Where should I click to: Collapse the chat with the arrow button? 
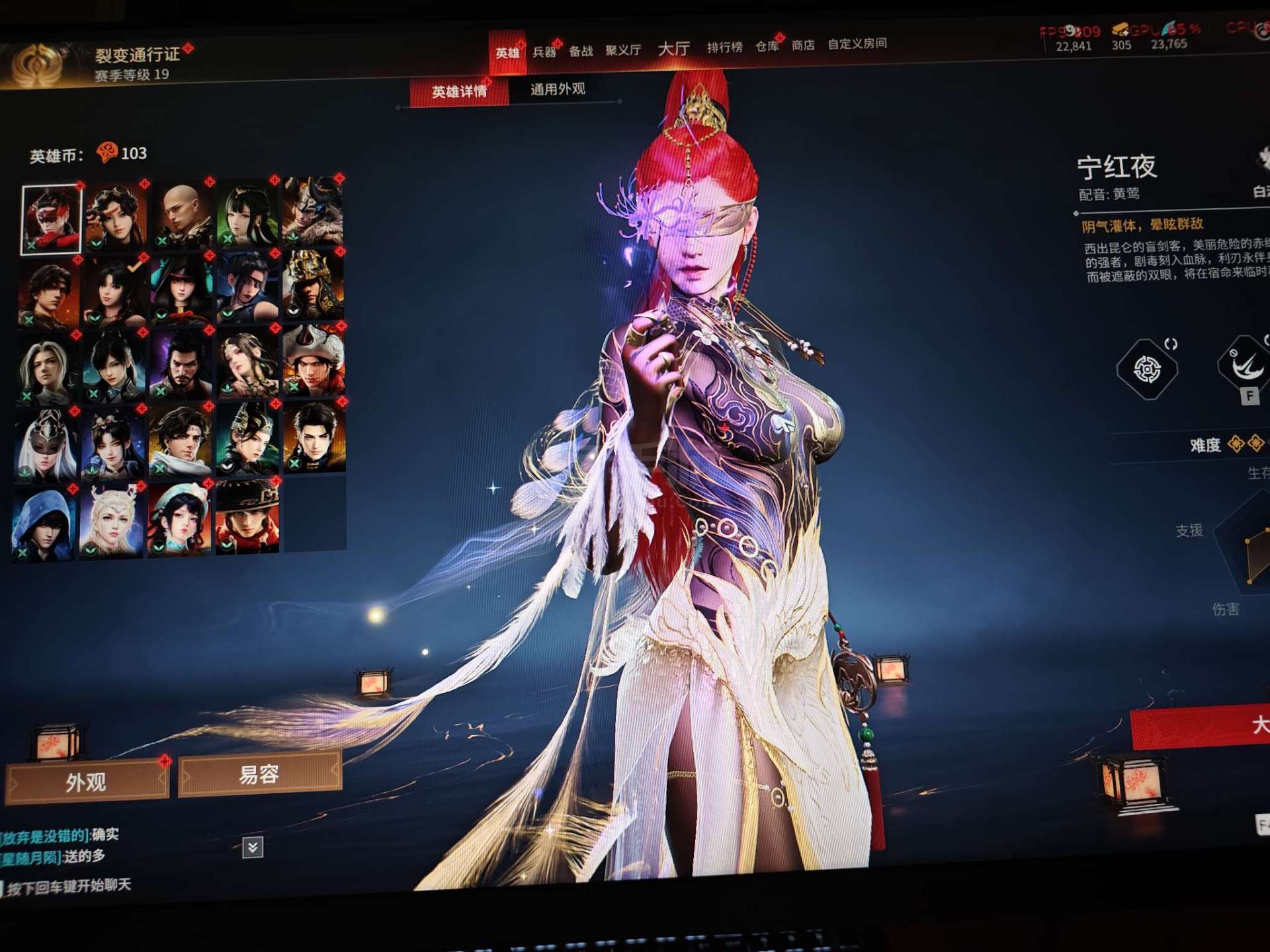[253, 847]
